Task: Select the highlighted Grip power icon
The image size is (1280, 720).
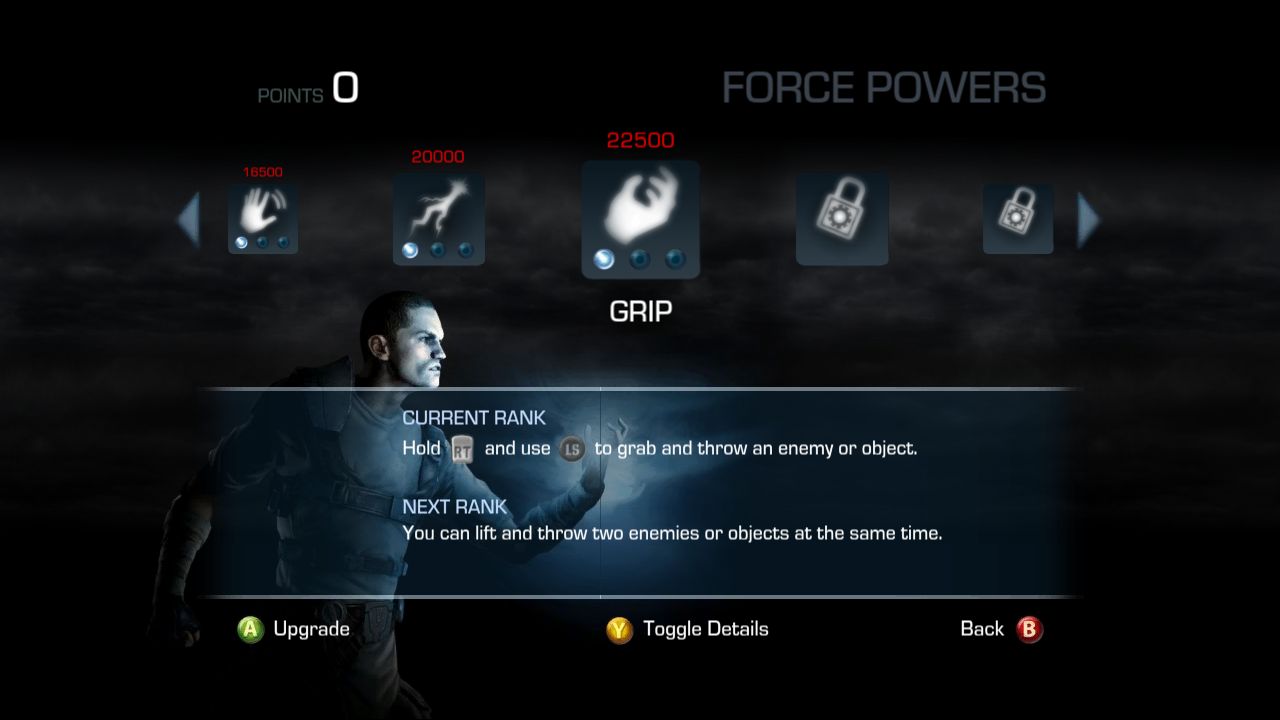Action: [640, 210]
